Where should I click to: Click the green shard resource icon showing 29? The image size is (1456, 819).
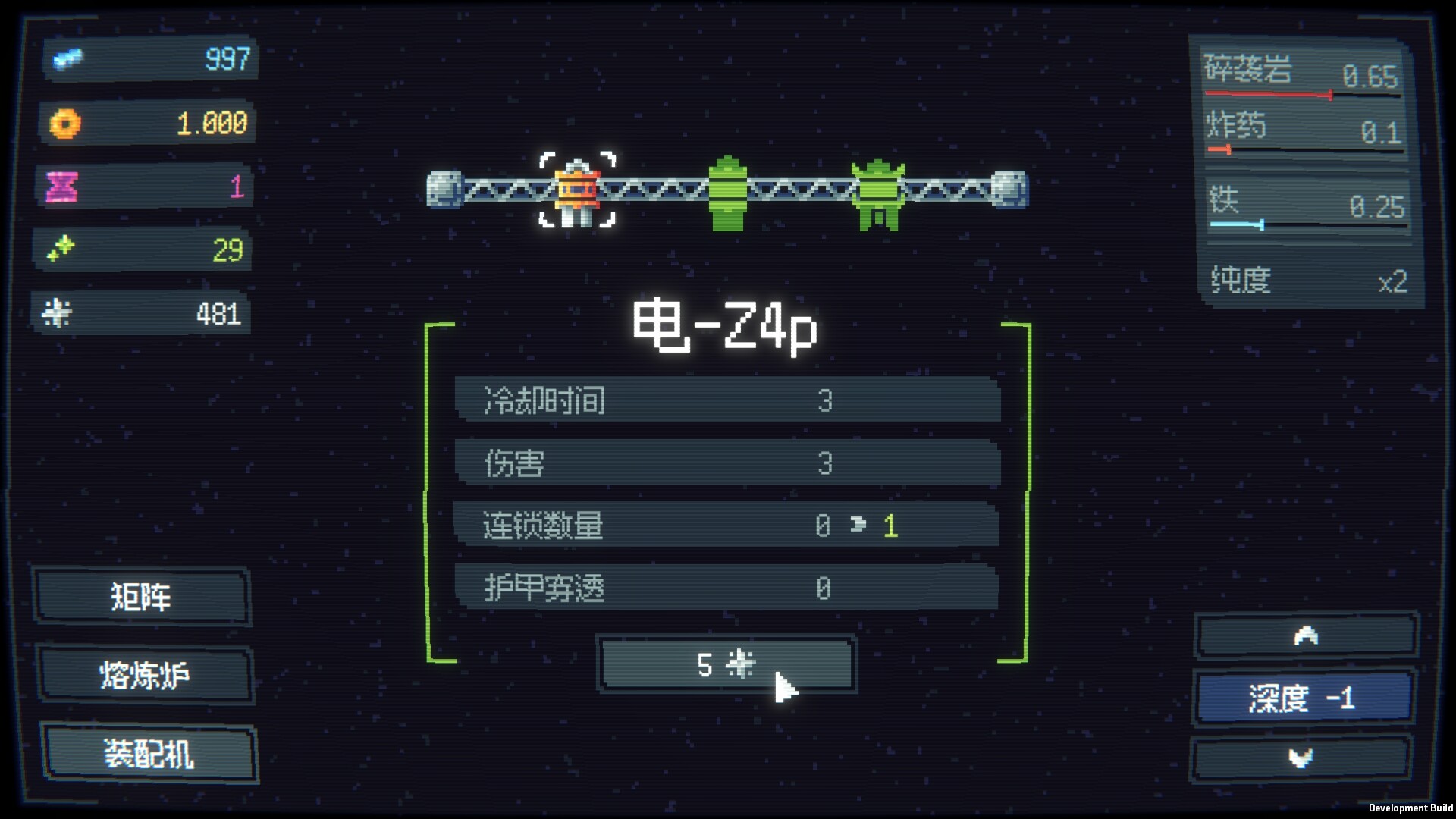[x=63, y=248]
